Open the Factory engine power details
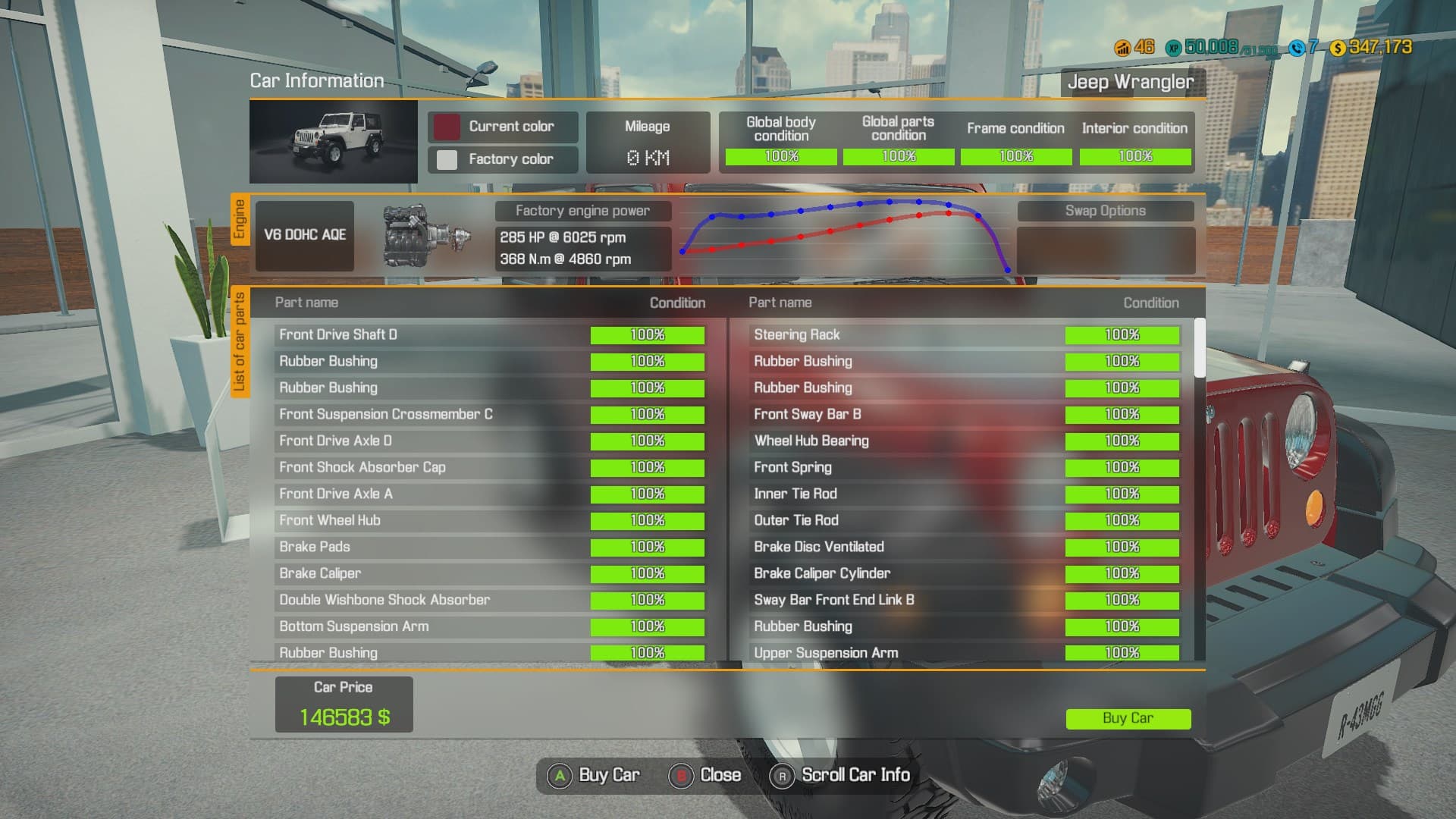This screenshot has width=1456, height=819. (x=583, y=211)
